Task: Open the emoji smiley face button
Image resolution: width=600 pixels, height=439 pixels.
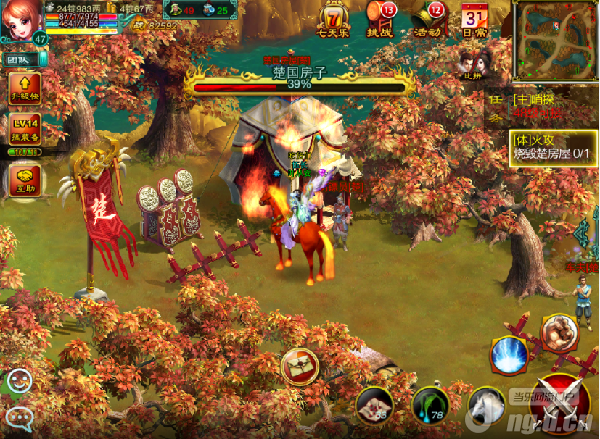Action: pyautogui.click(x=19, y=381)
